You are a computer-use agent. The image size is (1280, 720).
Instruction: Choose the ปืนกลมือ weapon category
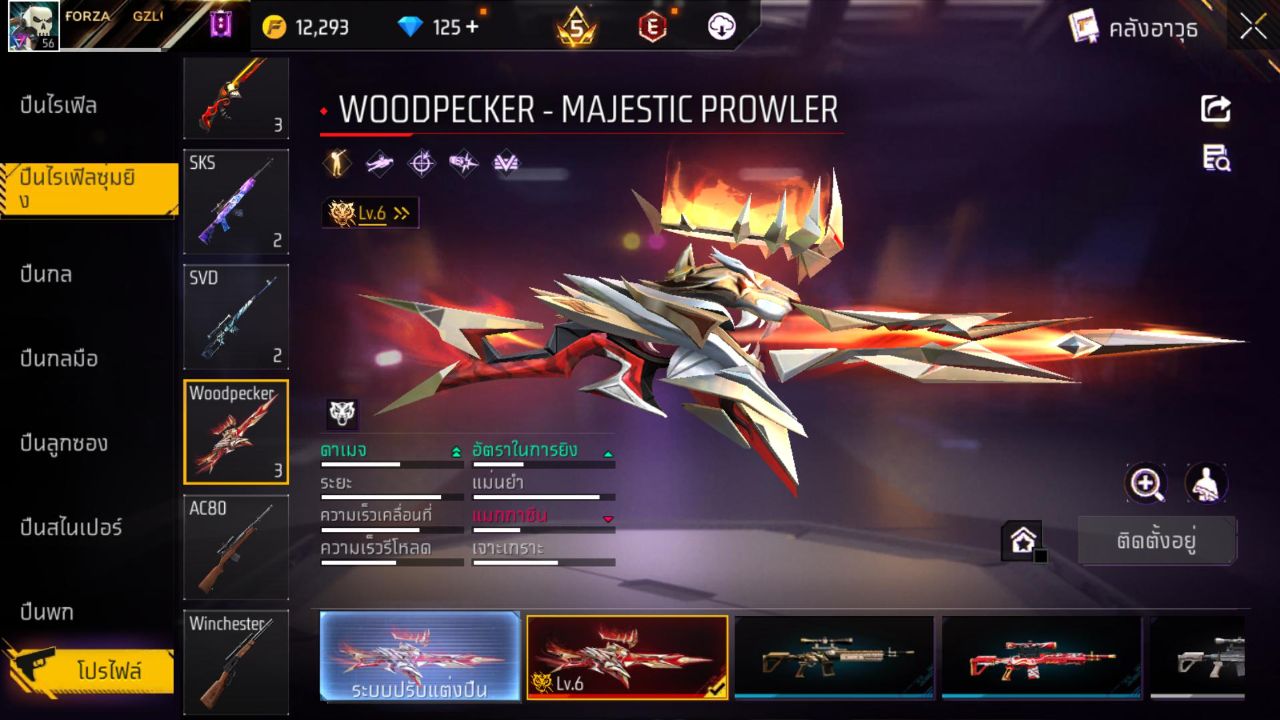coord(60,358)
